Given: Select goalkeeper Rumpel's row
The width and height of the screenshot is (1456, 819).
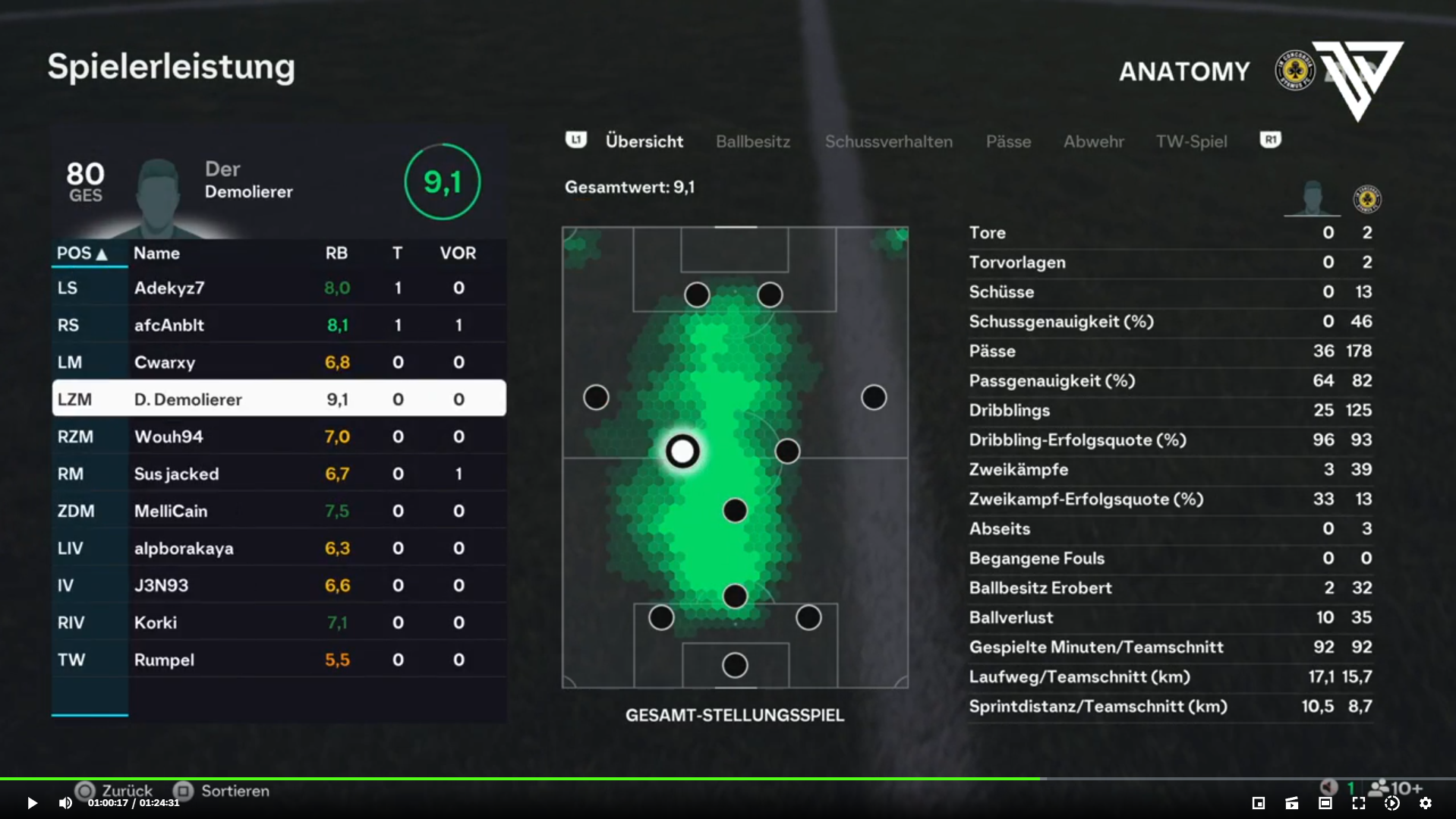Looking at the screenshot, I should tap(279, 660).
